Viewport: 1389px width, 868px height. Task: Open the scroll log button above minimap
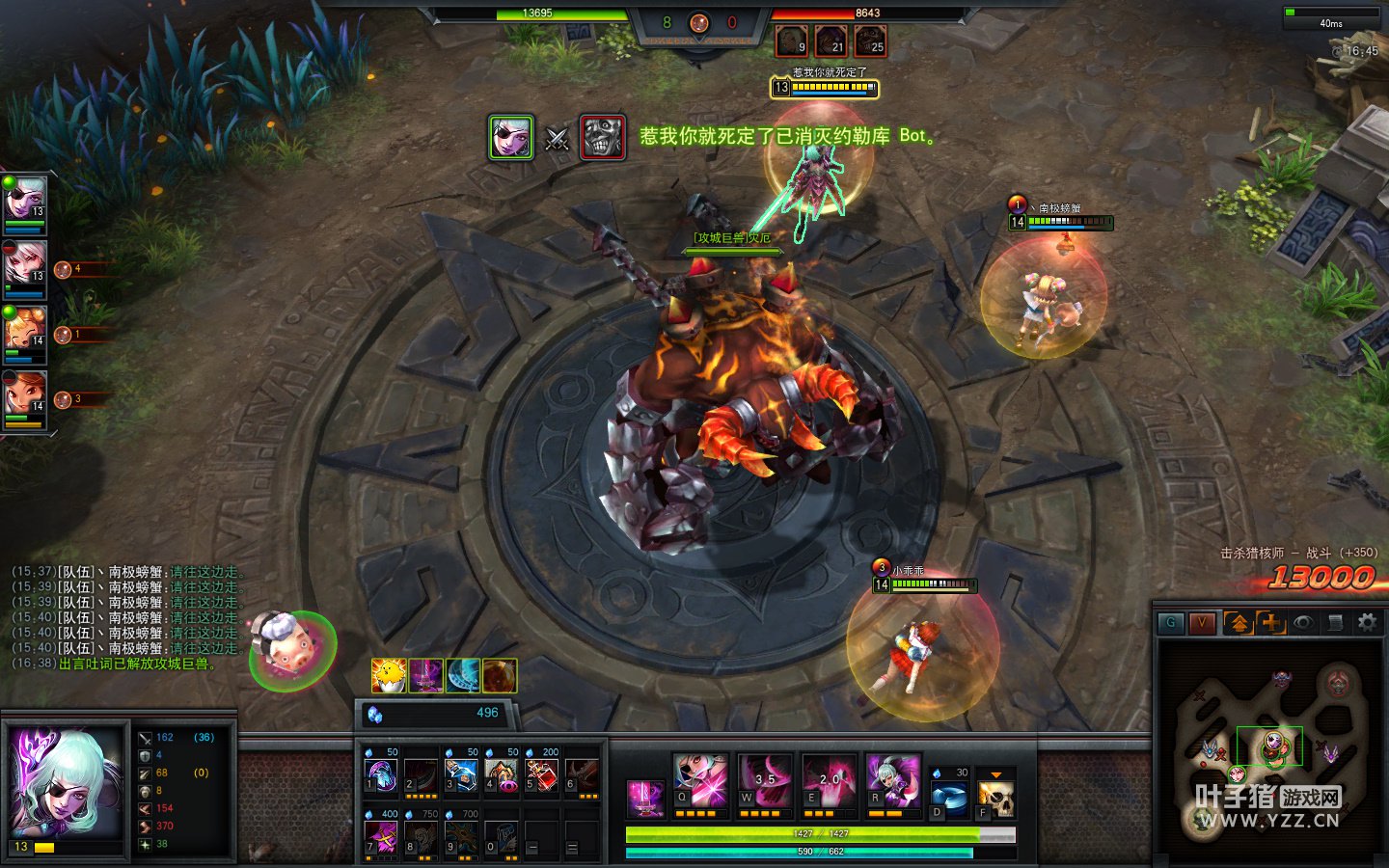coord(1335,623)
